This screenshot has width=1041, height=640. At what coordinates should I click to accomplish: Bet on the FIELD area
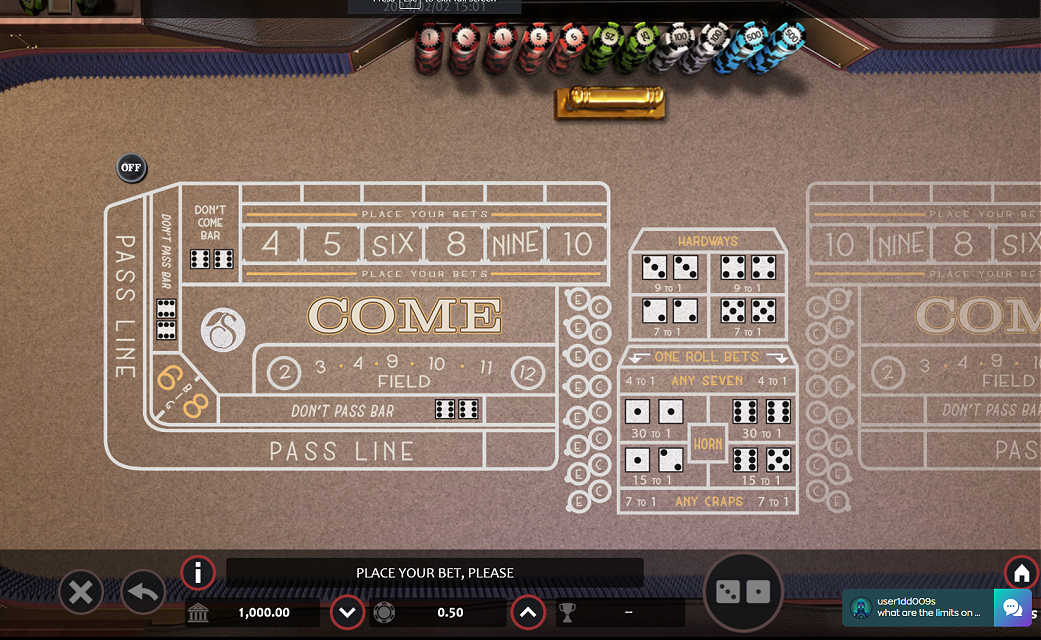click(404, 372)
